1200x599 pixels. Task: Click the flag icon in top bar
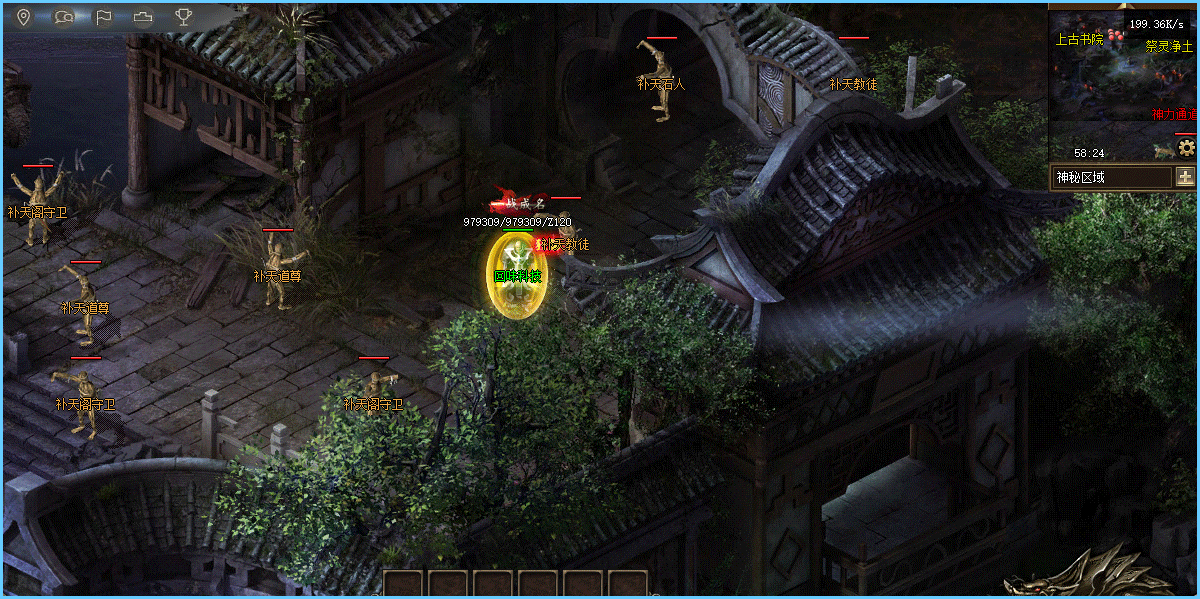point(103,16)
